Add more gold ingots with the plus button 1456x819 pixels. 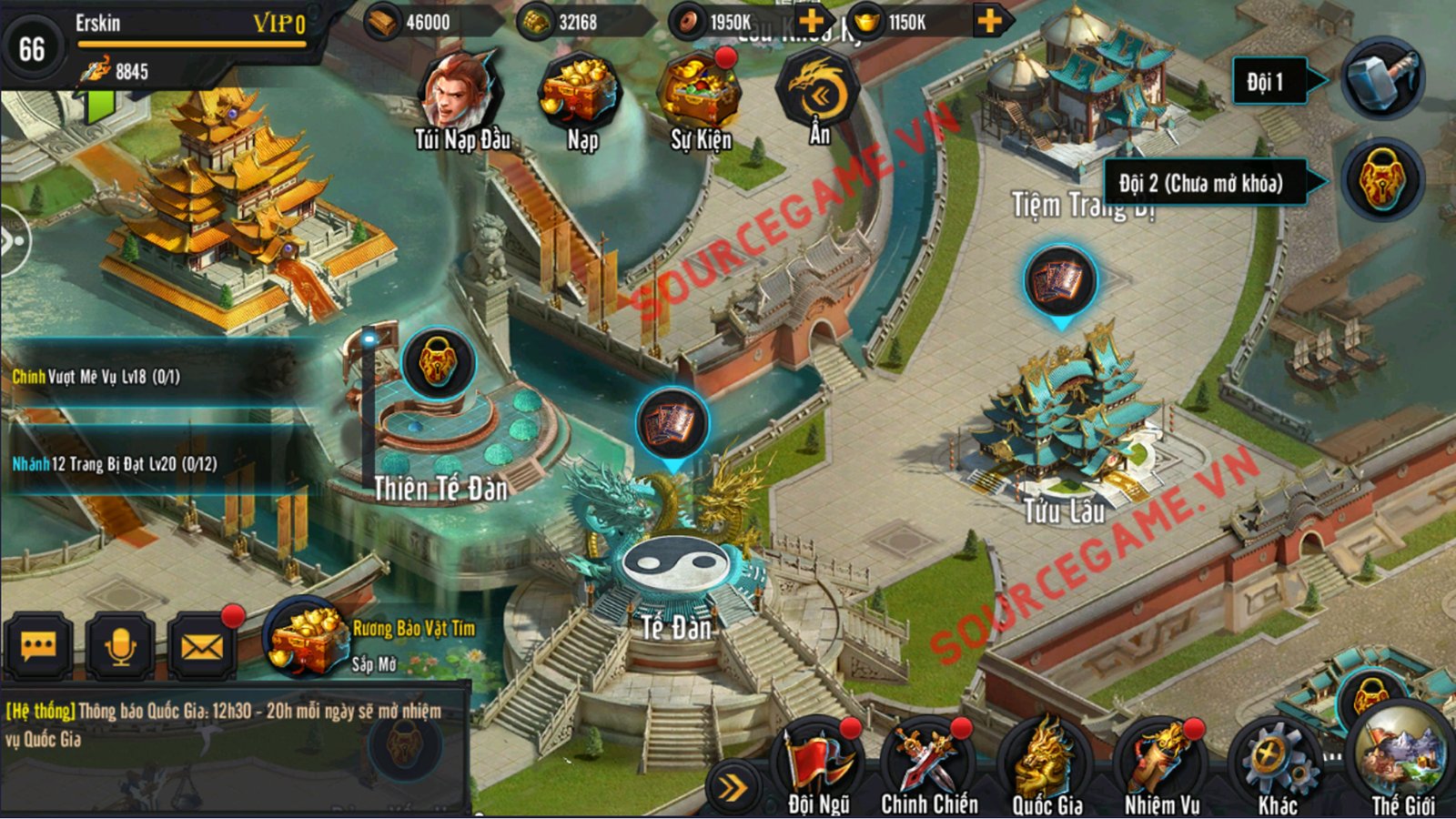989,21
